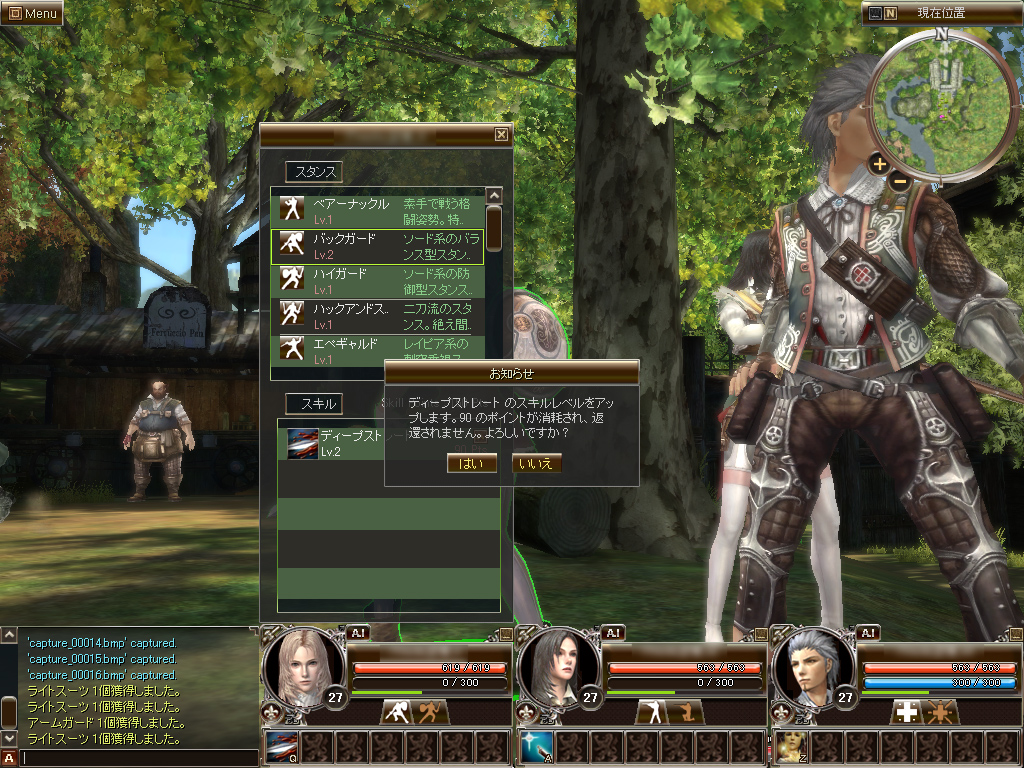The image size is (1024, 768).
Task: Open the Menu button
Action: (32, 14)
